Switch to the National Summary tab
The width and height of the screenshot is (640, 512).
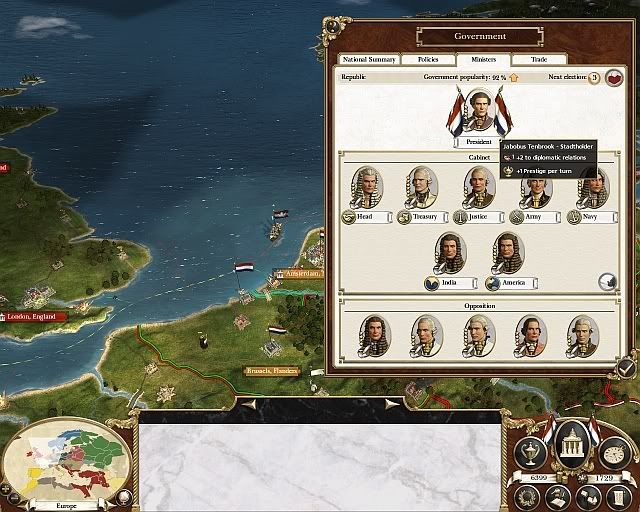pos(370,60)
